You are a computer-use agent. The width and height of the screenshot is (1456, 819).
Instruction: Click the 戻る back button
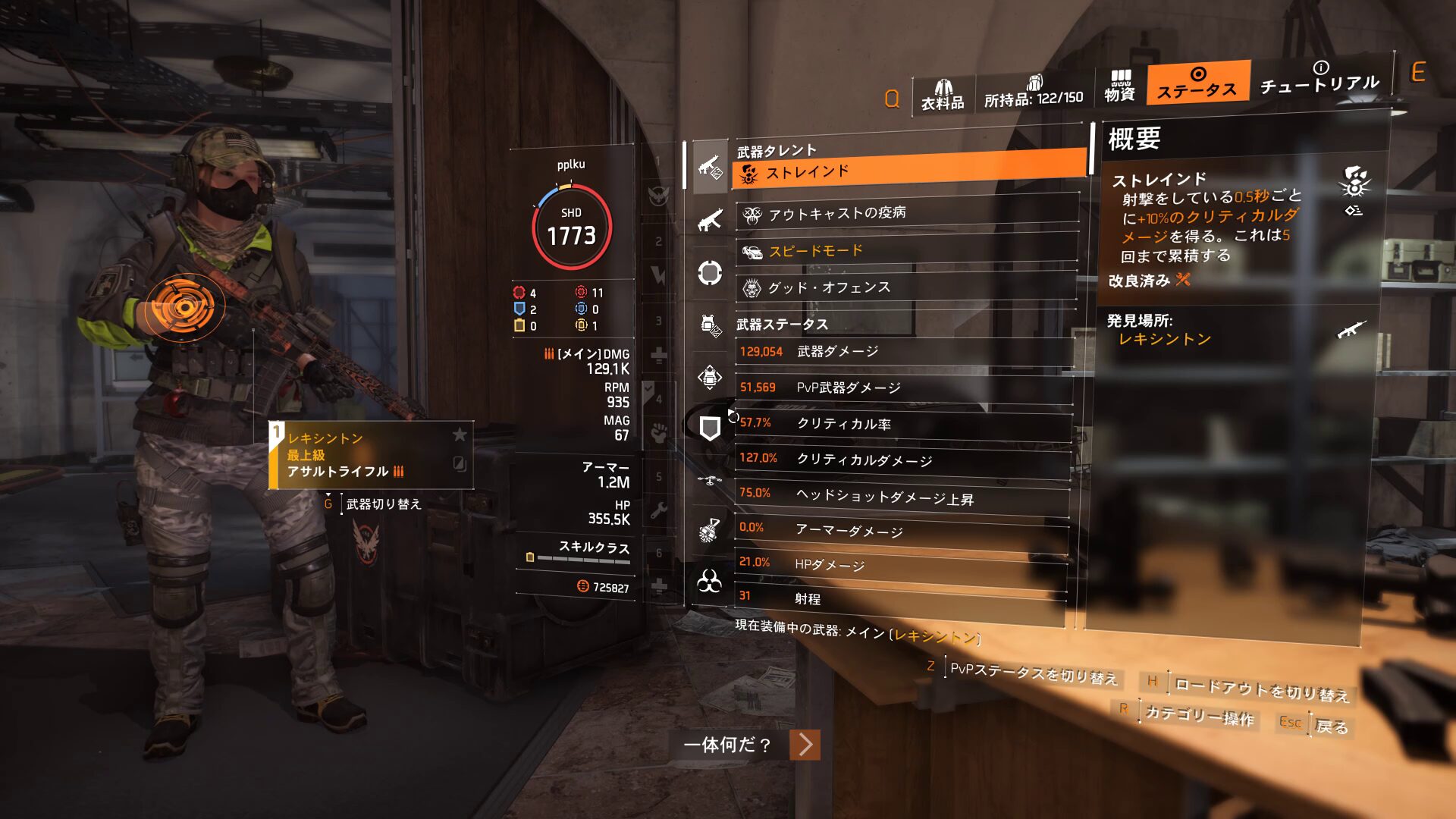click(x=1331, y=726)
